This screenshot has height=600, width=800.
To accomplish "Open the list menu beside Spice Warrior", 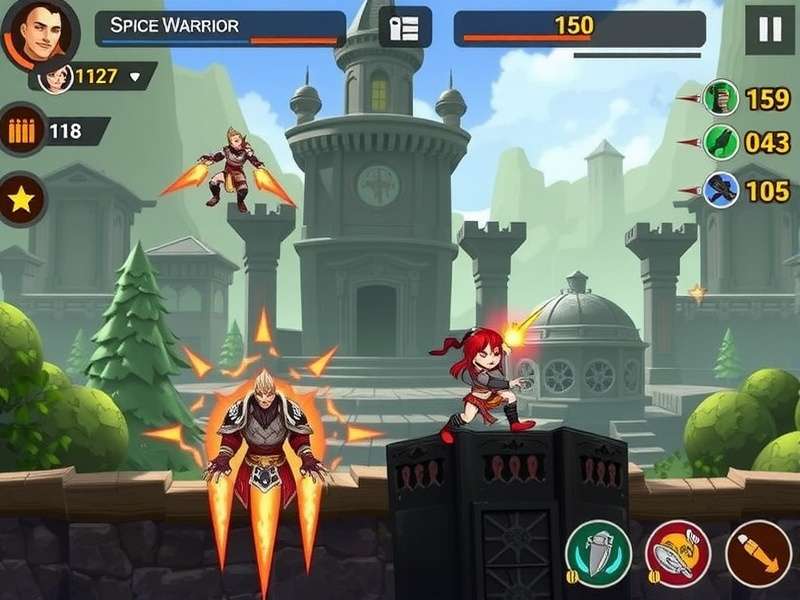I will (405, 28).
